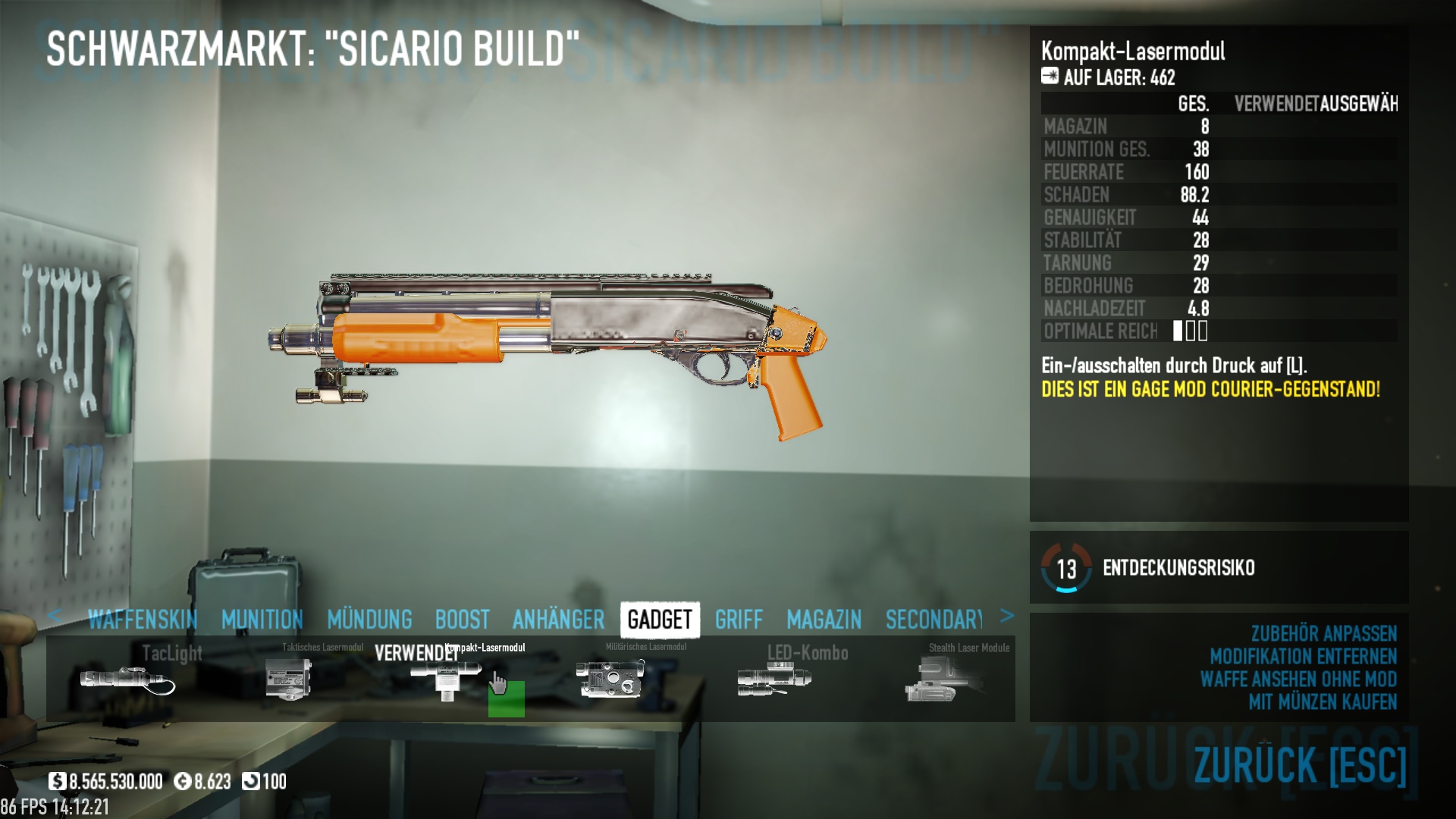Click the right arrow to show more categories
Viewport: 1456px width, 819px height.
(1006, 616)
